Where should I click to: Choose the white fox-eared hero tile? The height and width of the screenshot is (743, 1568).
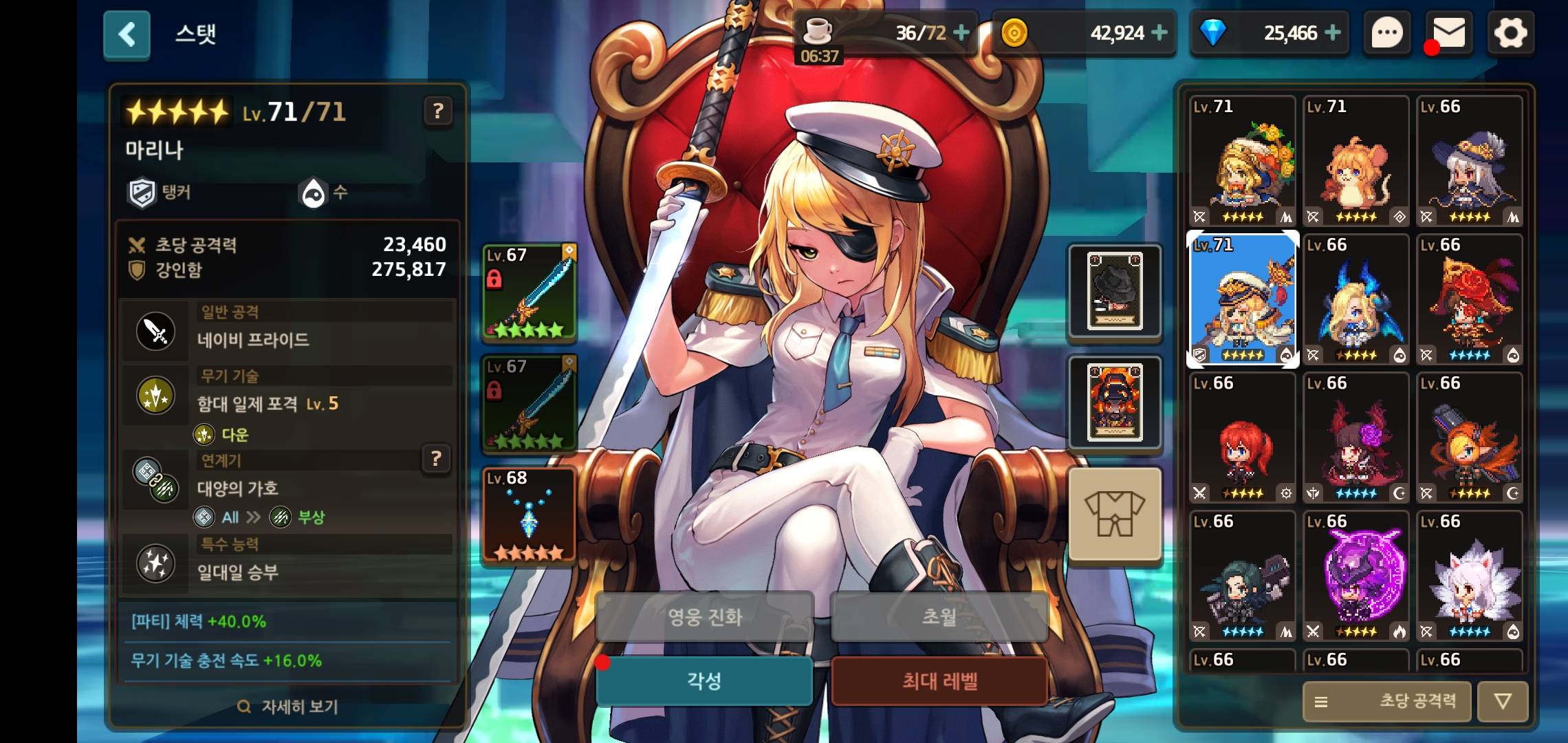(x=1470, y=576)
